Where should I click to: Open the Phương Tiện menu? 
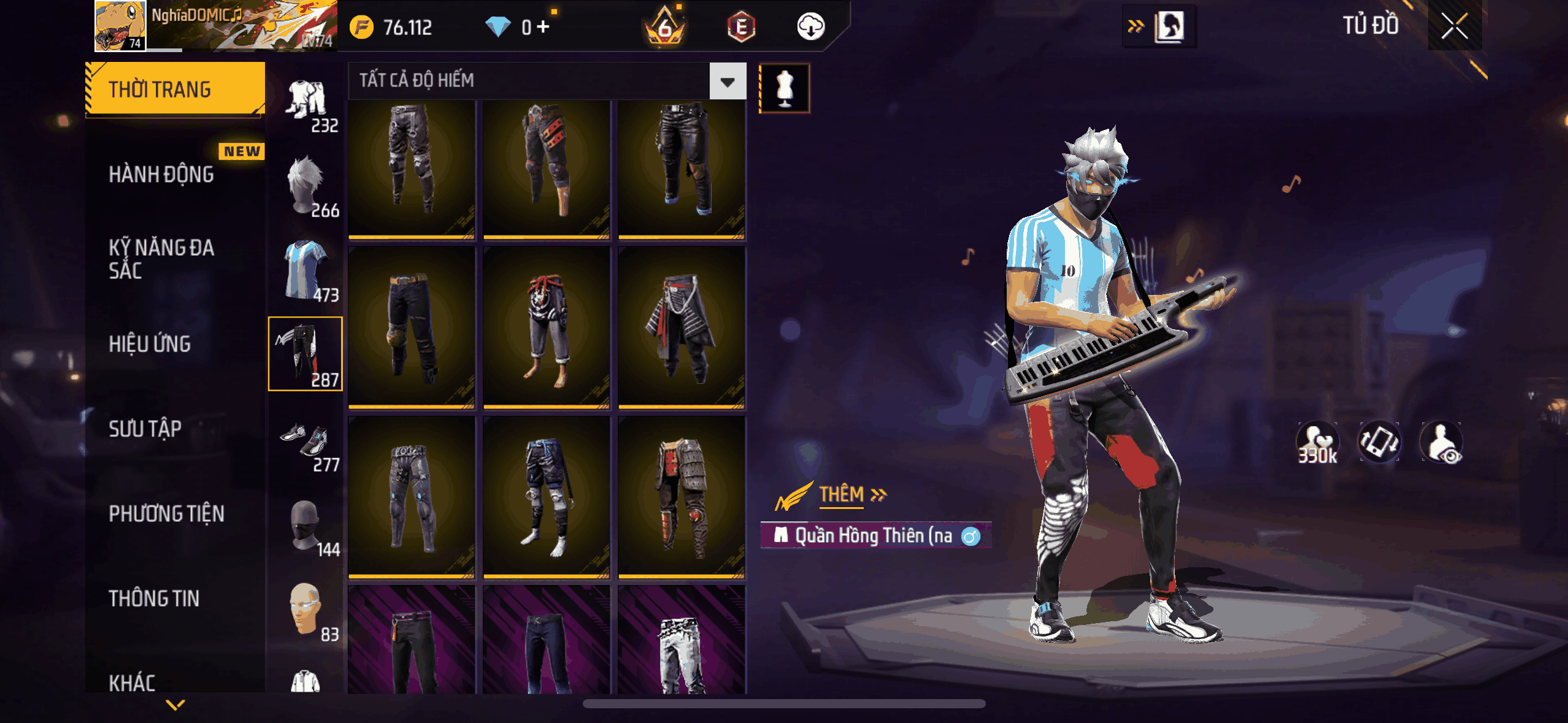pos(166,513)
